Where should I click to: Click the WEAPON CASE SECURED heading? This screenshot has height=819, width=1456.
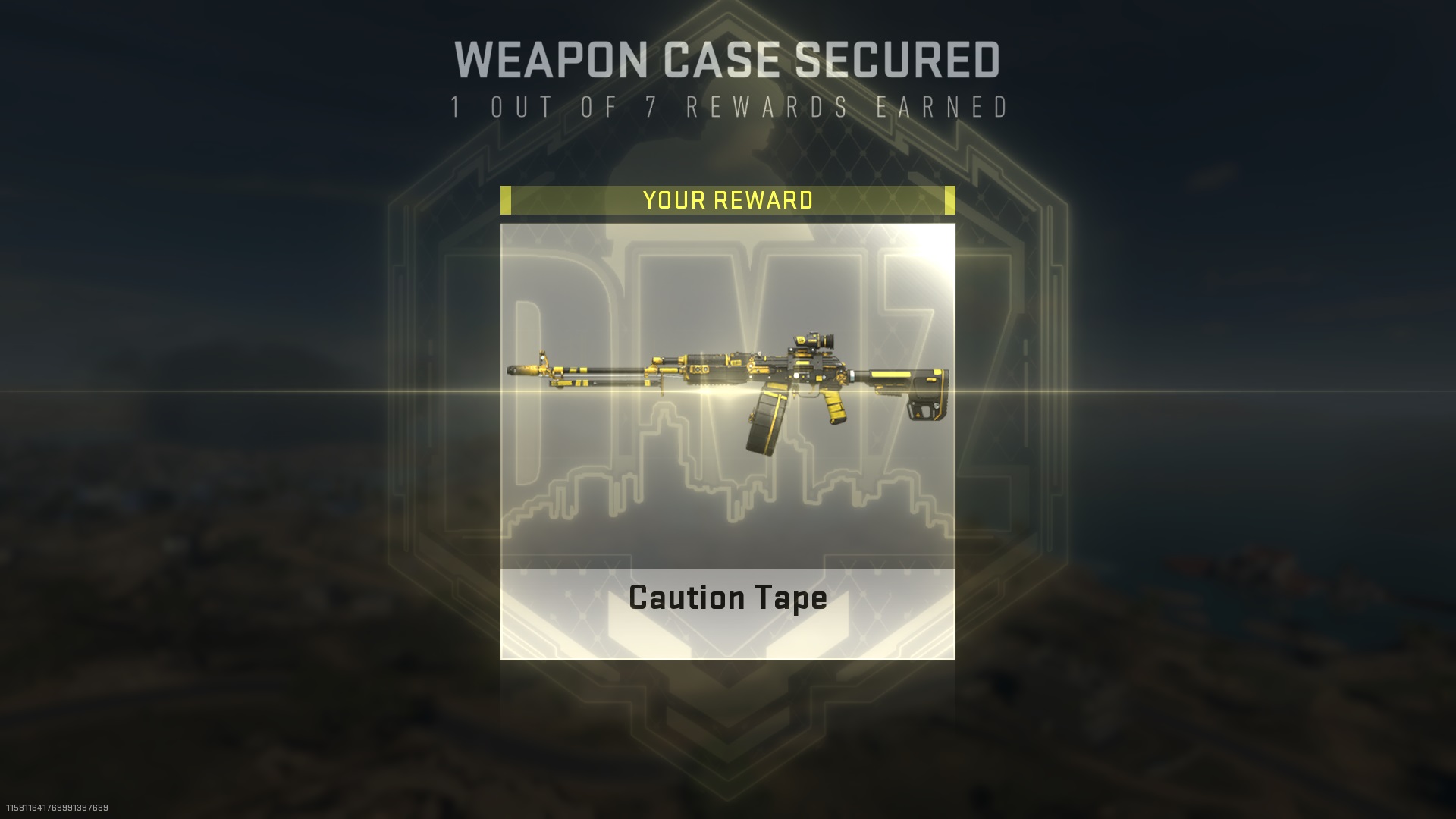[x=728, y=57]
